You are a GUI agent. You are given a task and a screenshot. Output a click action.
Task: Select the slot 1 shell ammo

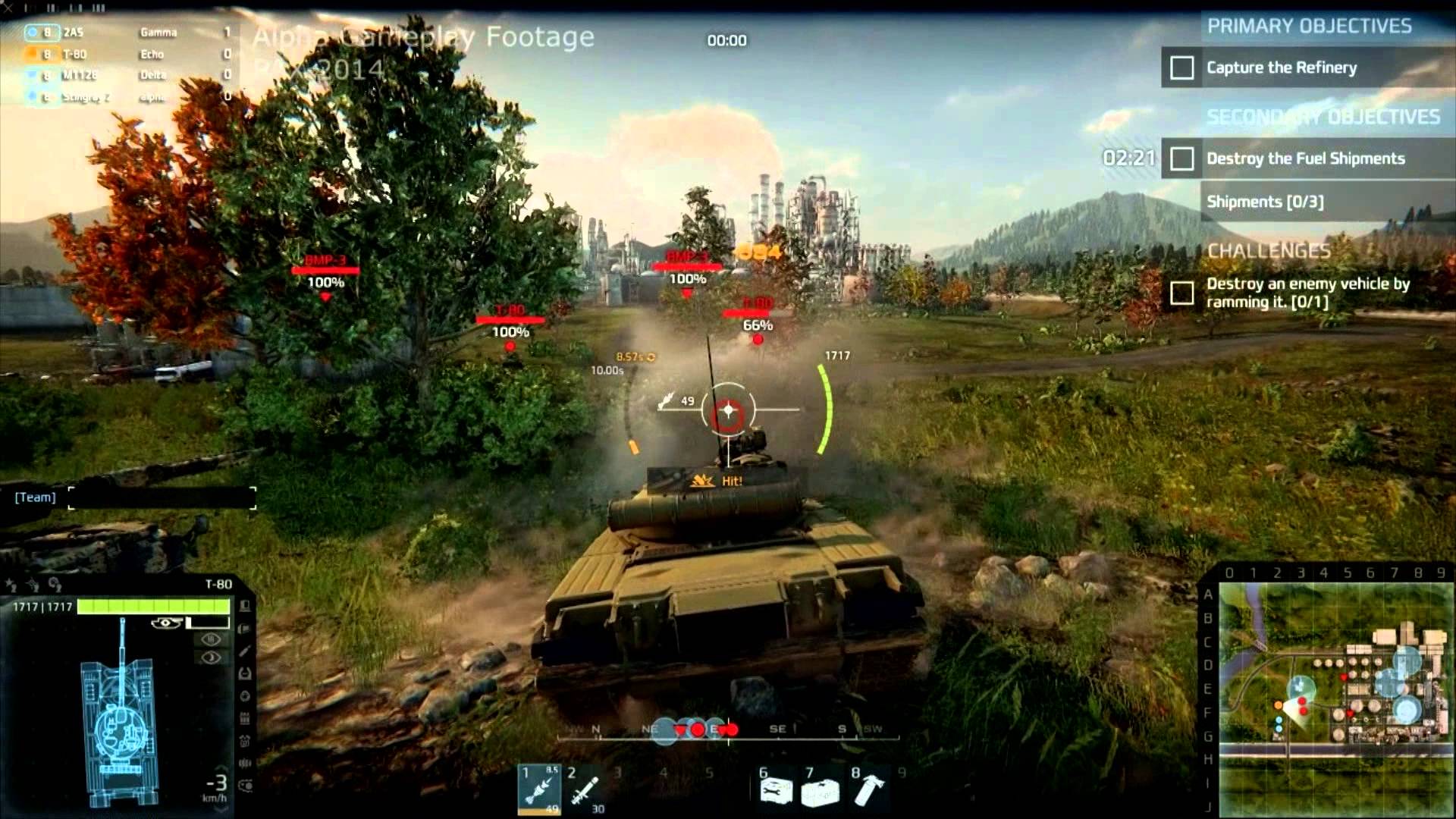[539, 789]
